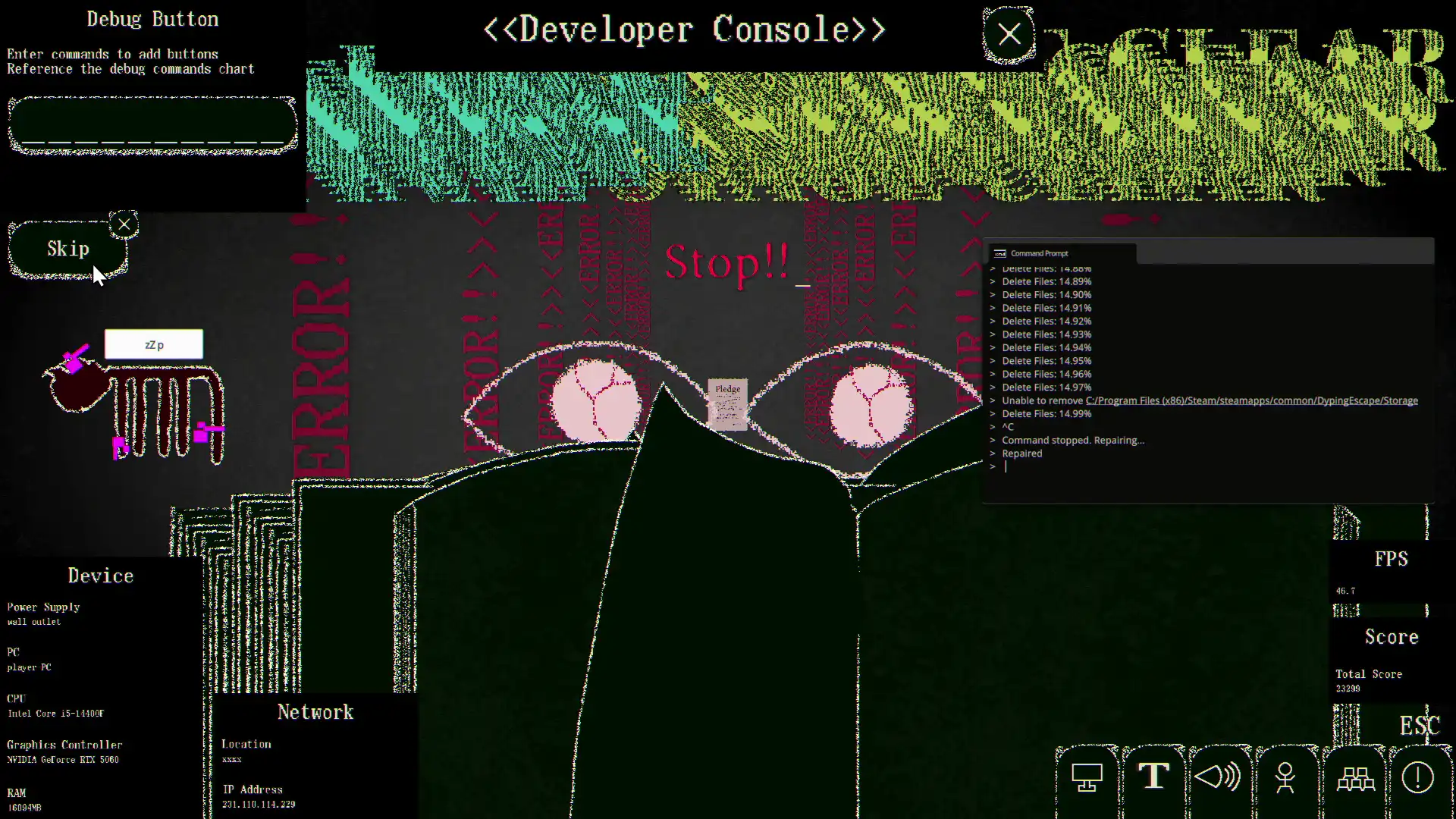The image size is (1456, 819).
Task: Click the network group icon
Action: coord(1356,777)
